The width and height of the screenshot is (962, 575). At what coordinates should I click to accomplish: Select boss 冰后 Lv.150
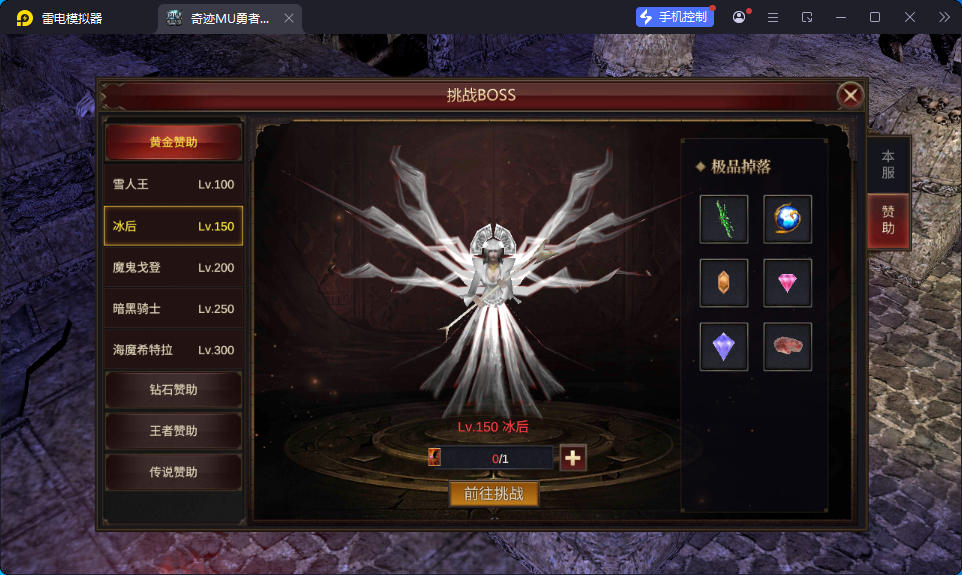174,226
